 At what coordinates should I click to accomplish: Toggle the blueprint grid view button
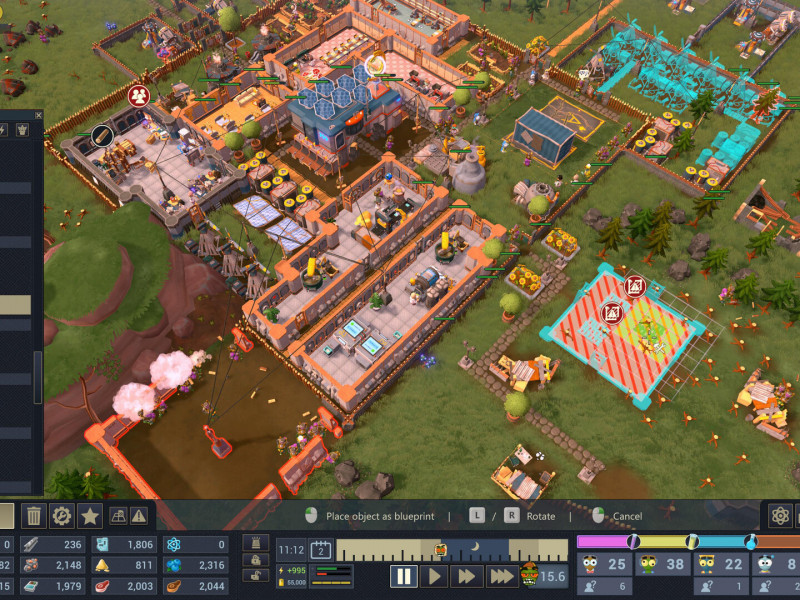click(x=118, y=516)
